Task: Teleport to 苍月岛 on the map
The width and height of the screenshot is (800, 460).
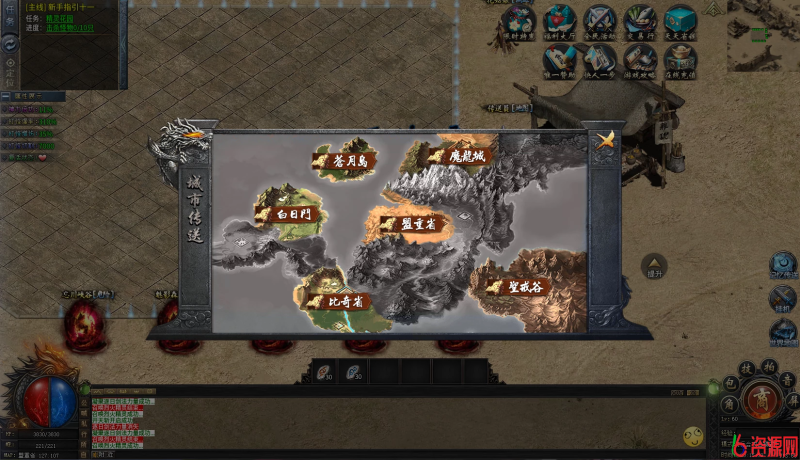Action: pyautogui.click(x=343, y=160)
